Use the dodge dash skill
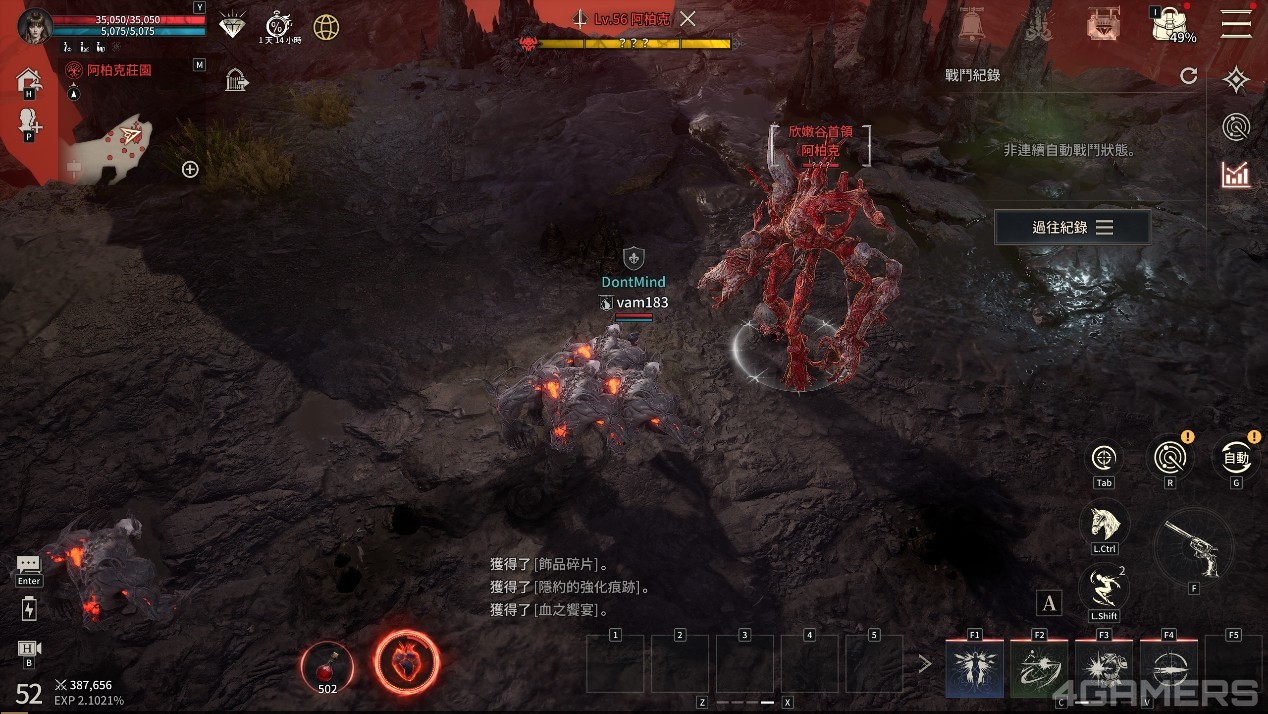 (x=1104, y=587)
